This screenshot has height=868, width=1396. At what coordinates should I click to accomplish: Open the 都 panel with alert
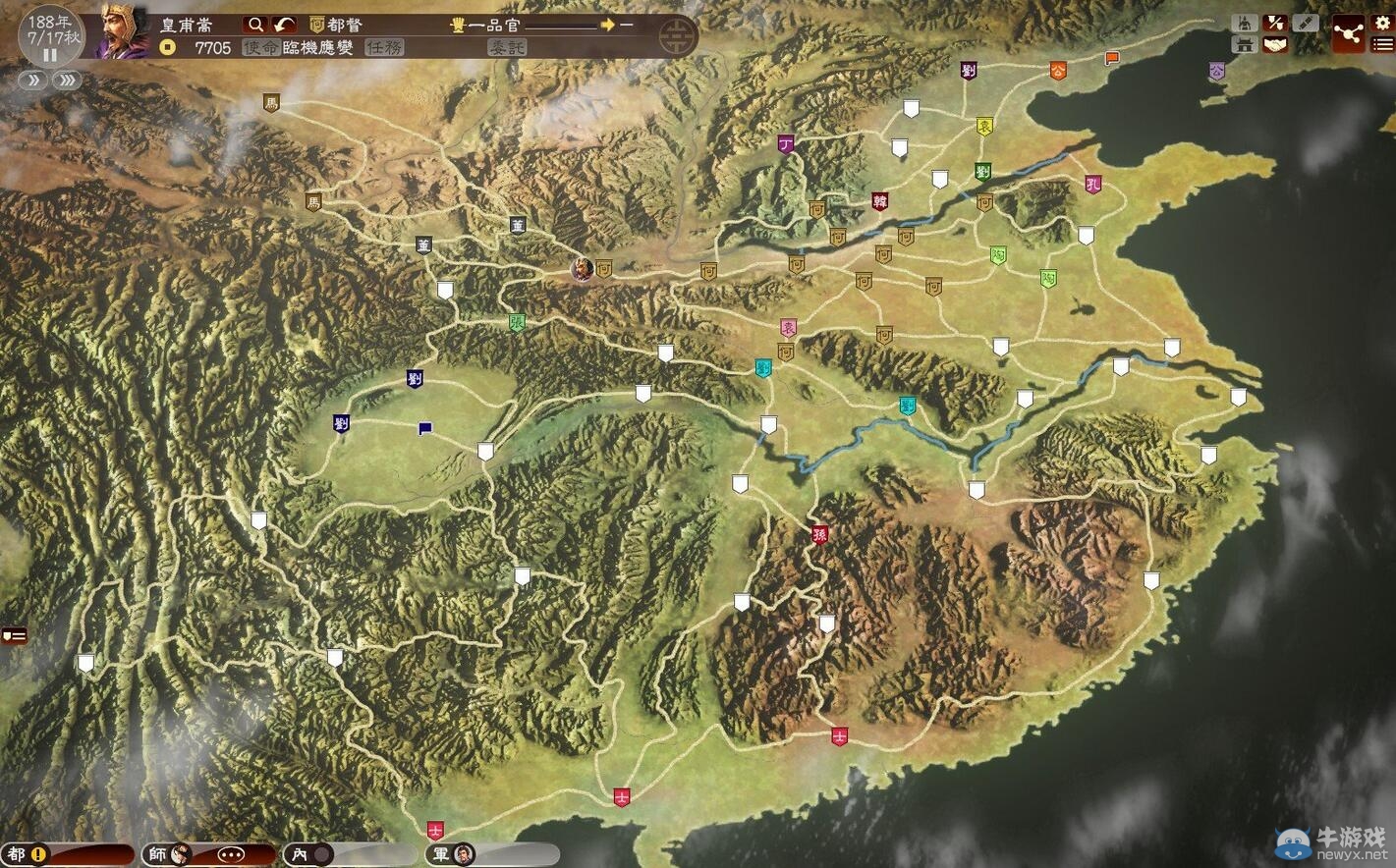(x=28, y=854)
